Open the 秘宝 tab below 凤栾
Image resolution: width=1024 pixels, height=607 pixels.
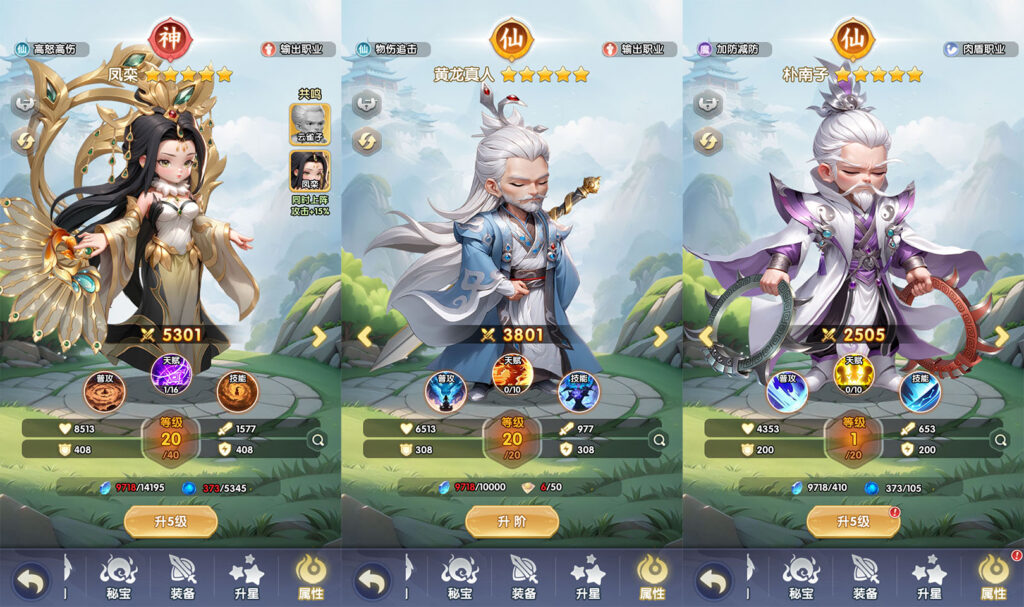[x=118, y=577]
